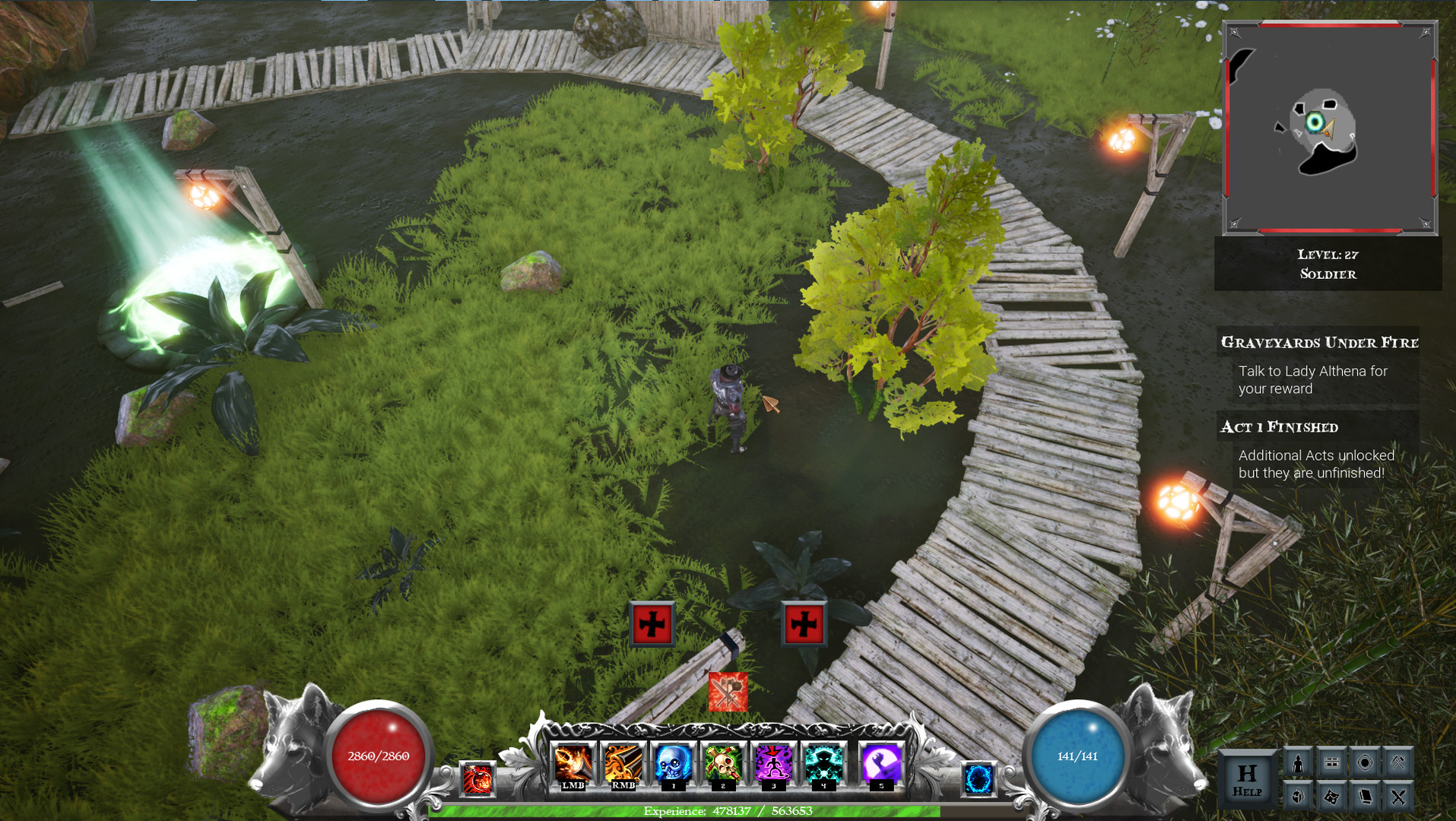Open the world map icon
This screenshot has width=1456, height=821.
point(1332,796)
